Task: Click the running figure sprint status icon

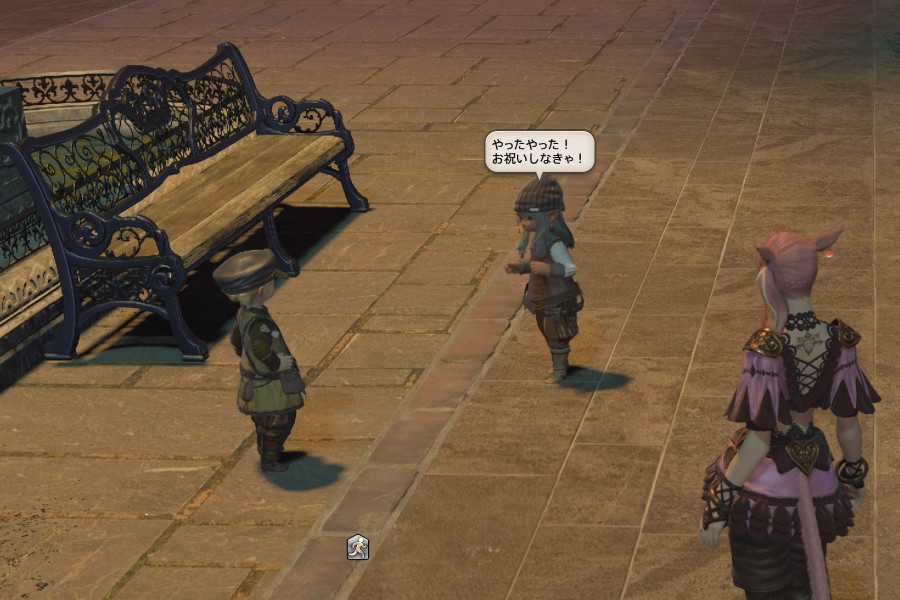Action: point(358,547)
